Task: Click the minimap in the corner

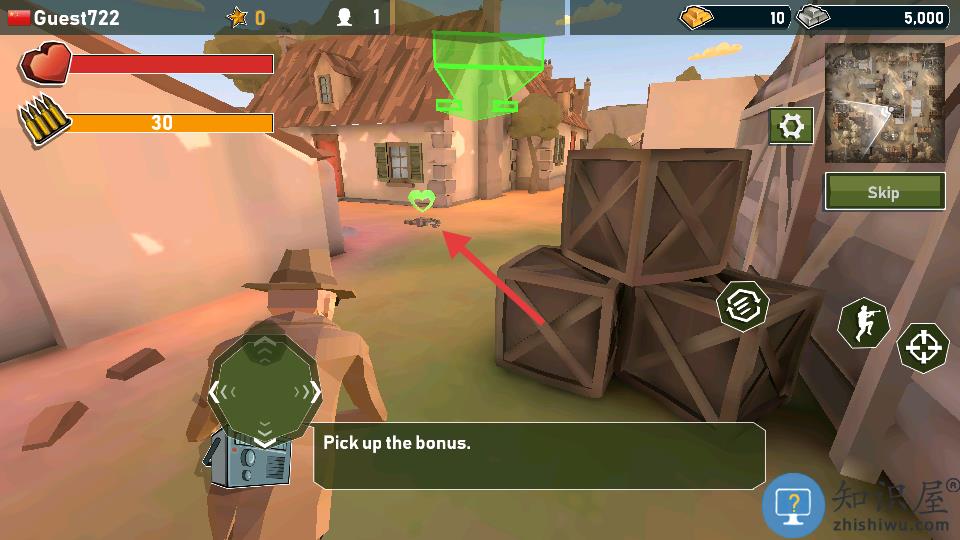Action: click(x=885, y=103)
